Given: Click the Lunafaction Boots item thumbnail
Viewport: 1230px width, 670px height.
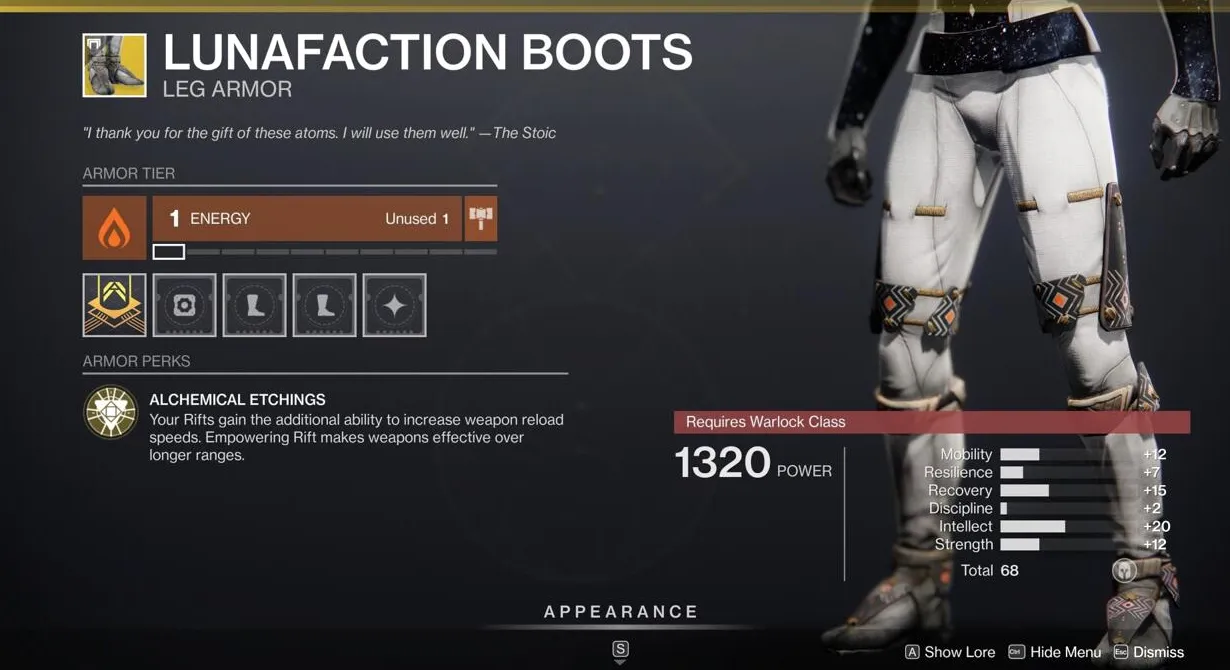Looking at the screenshot, I should coord(114,66).
